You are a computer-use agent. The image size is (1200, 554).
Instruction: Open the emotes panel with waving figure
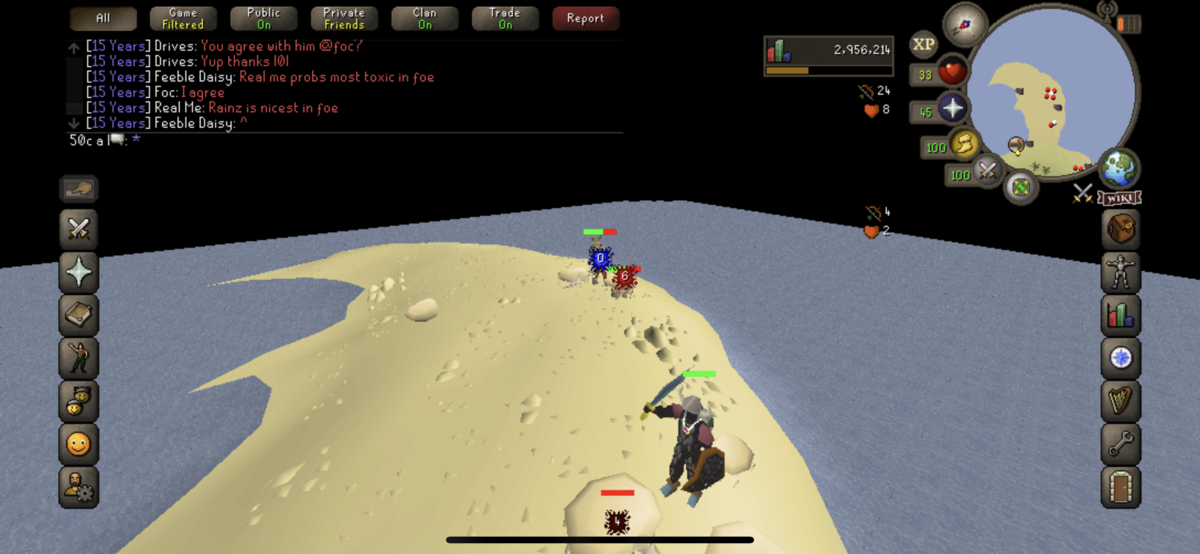[x=79, y=357]
